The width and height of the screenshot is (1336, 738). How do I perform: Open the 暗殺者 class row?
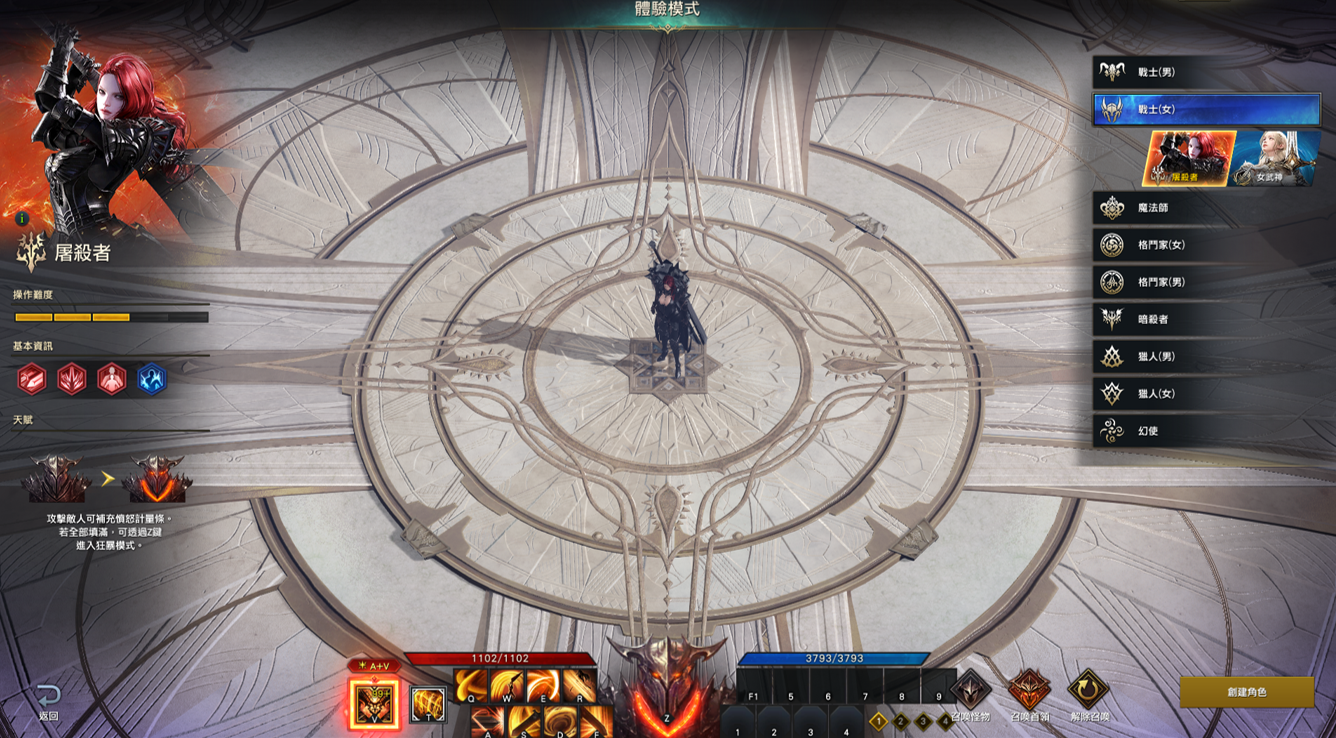1205,319
